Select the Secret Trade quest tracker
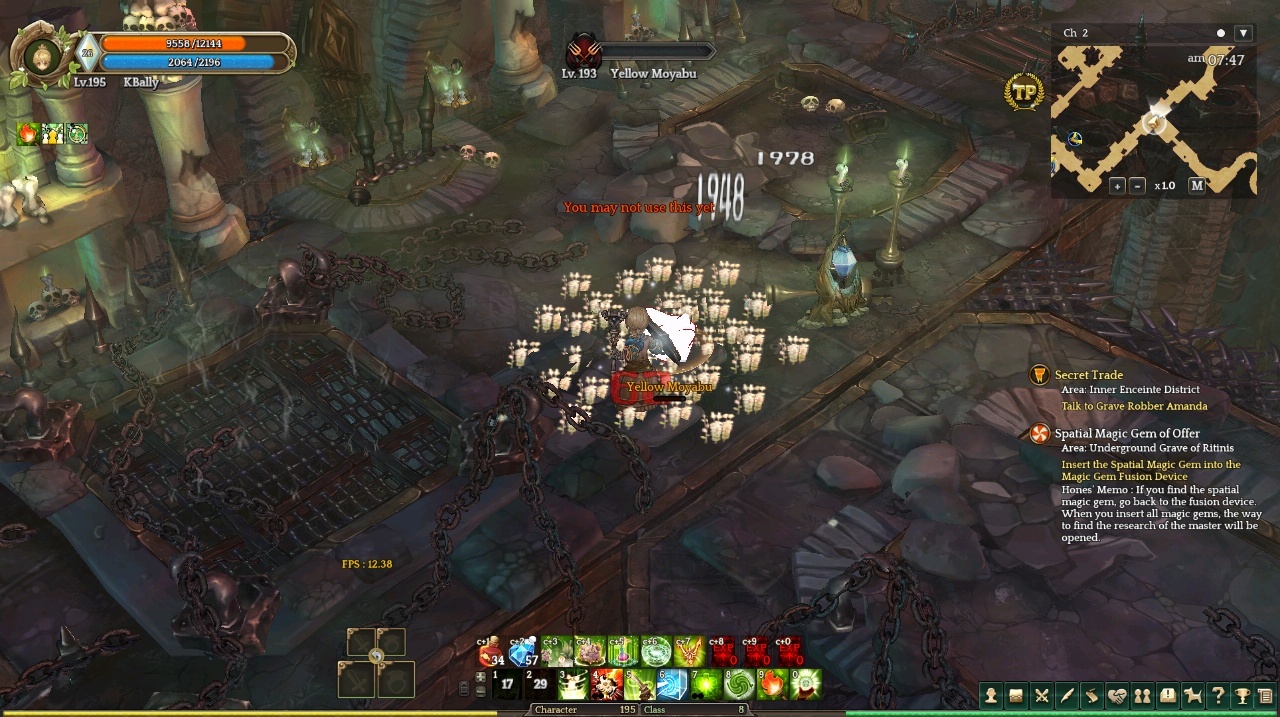Viewport: 1280px width, 717px height. [1088, 375]
